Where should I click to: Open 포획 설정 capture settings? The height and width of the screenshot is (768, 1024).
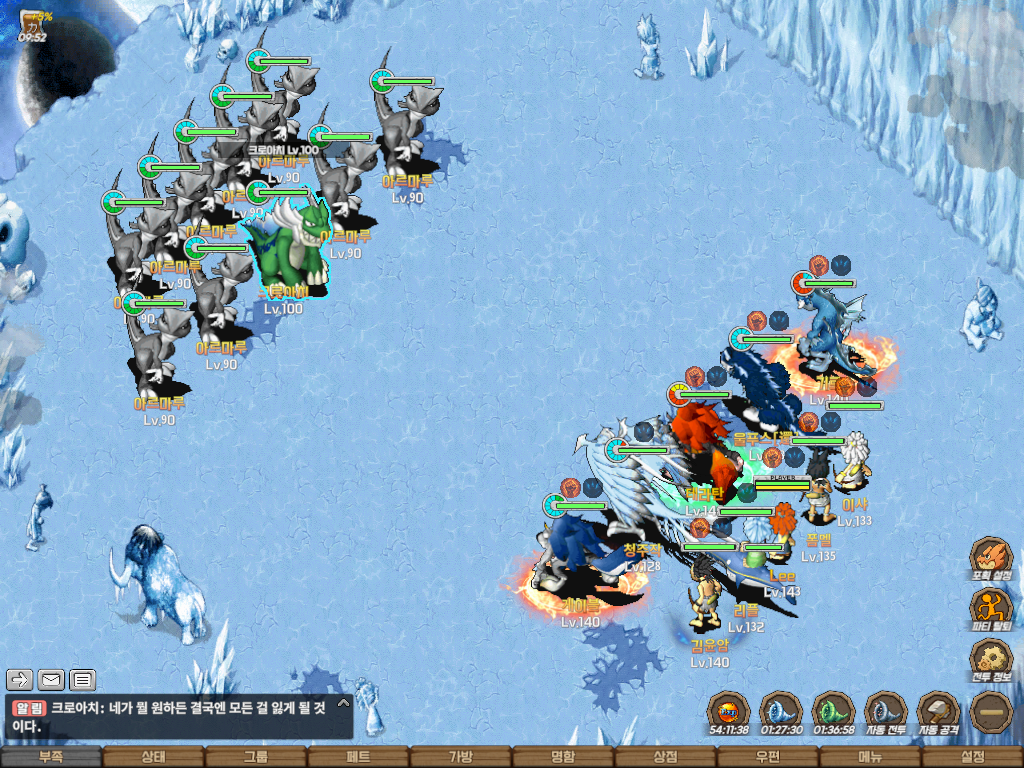(991, 557)
